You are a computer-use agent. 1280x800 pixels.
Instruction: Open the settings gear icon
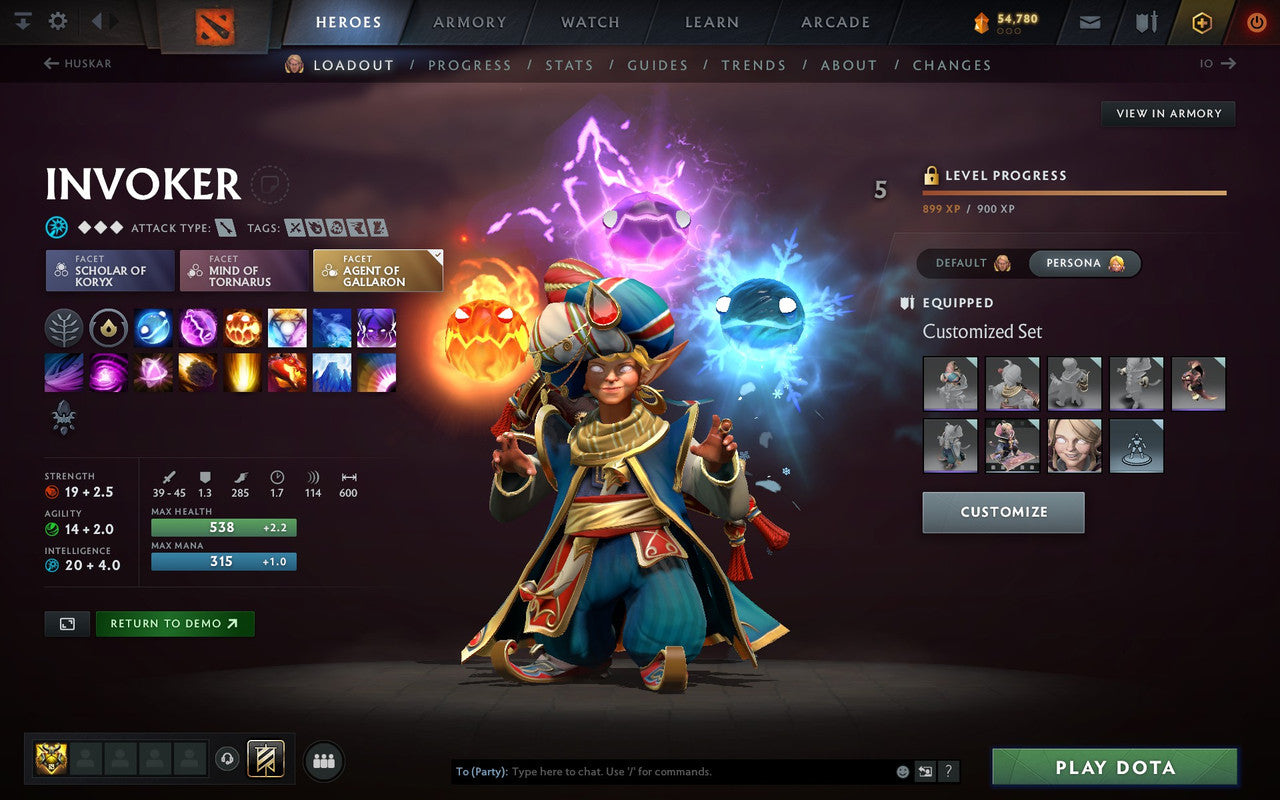(57, 19)
